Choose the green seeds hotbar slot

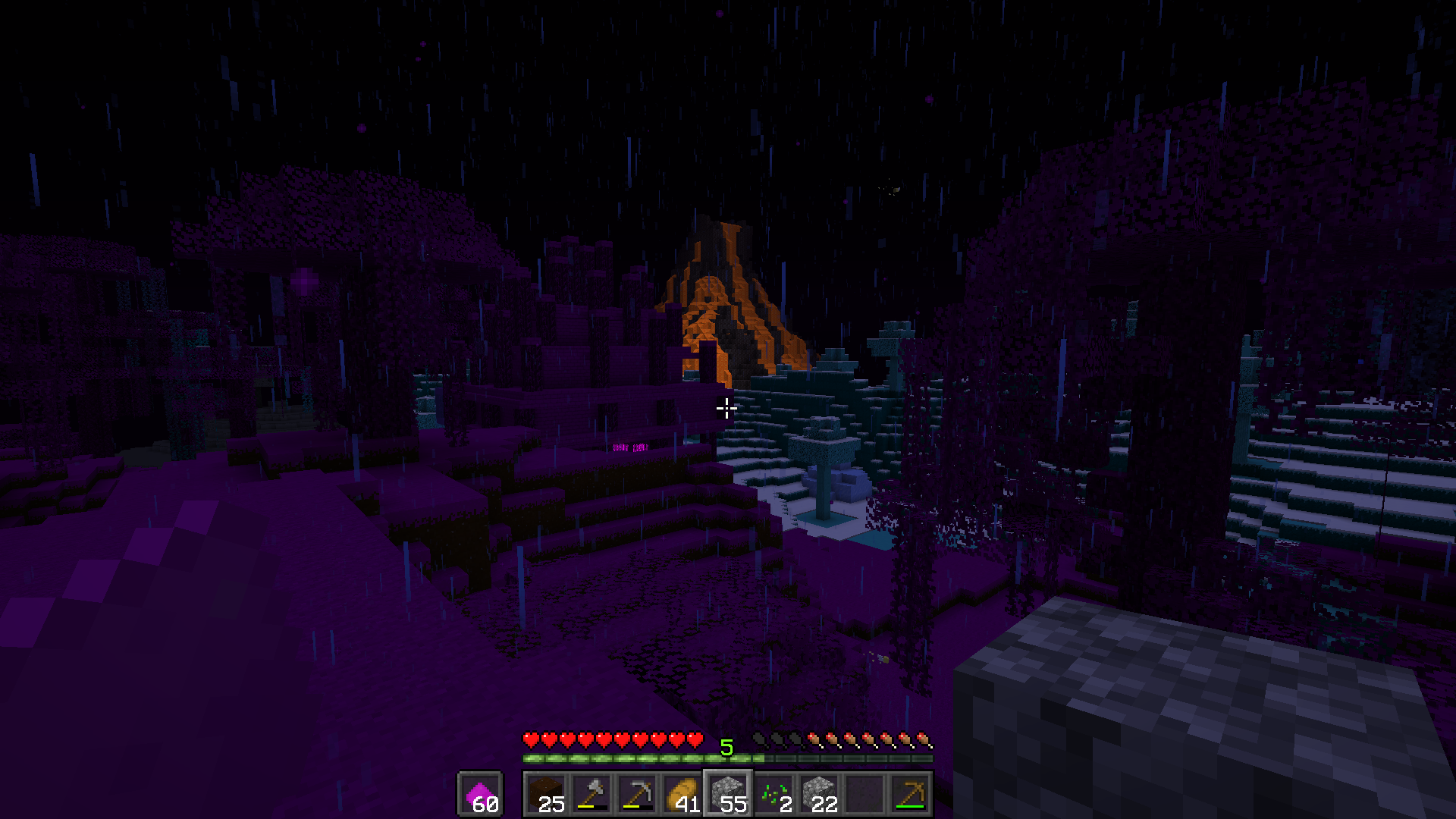point(773,794)
